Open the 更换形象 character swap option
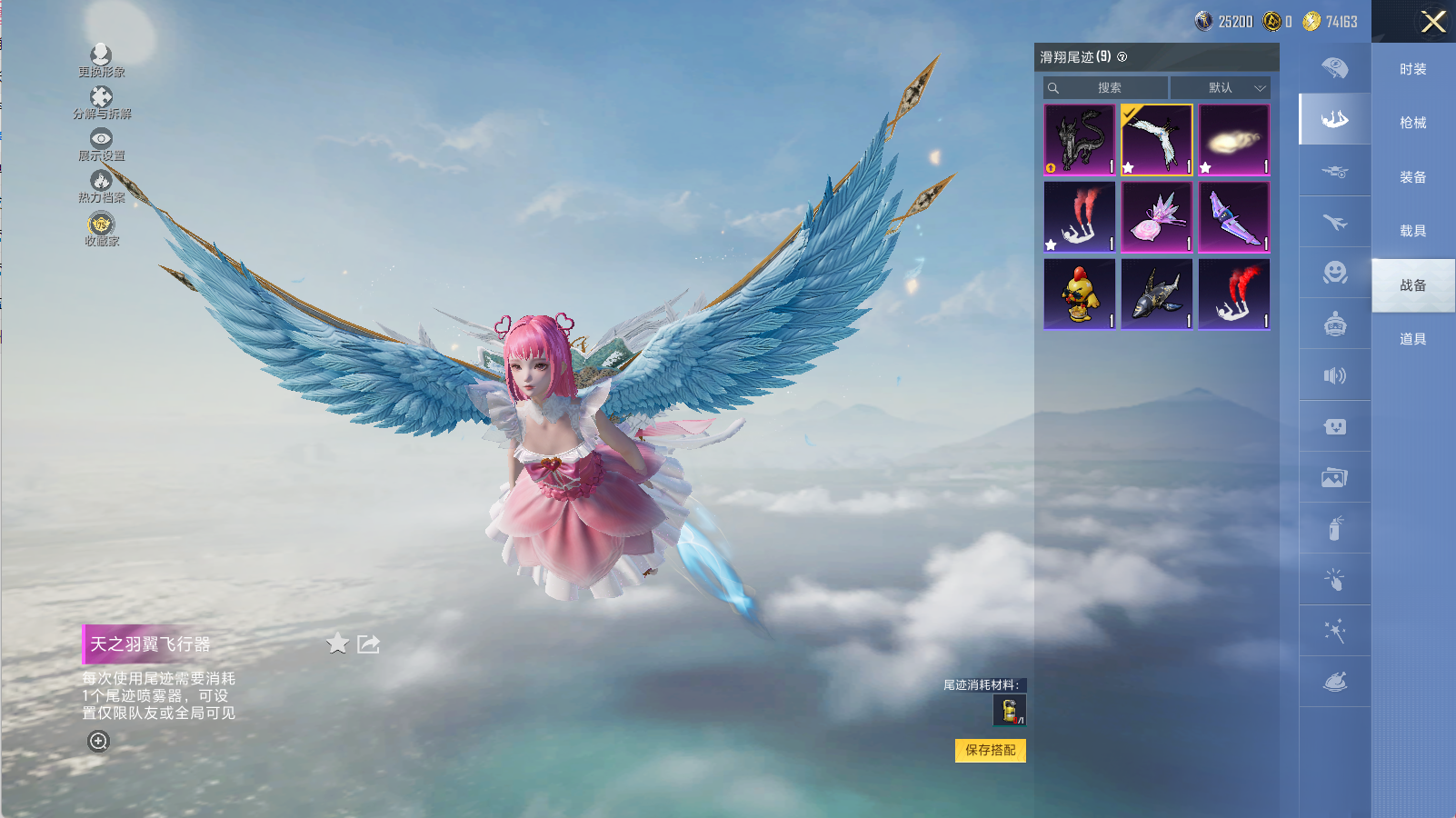 101,60
